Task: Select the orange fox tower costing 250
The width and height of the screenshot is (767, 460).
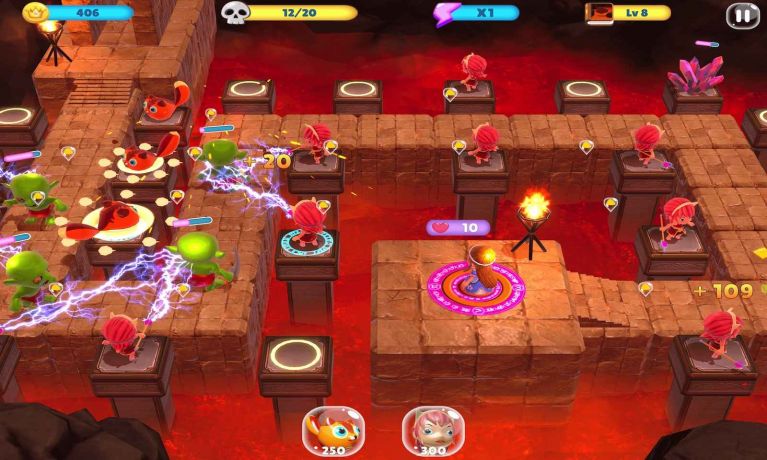Action: point(333,429)
